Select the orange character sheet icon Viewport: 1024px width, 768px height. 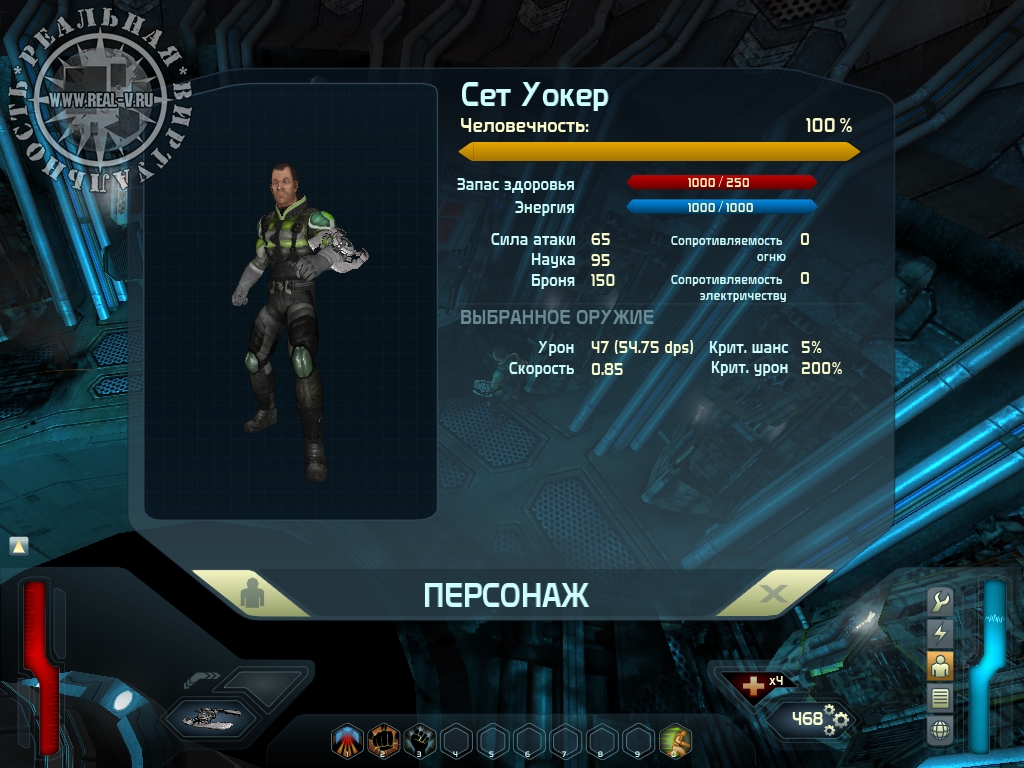(940, 664)
